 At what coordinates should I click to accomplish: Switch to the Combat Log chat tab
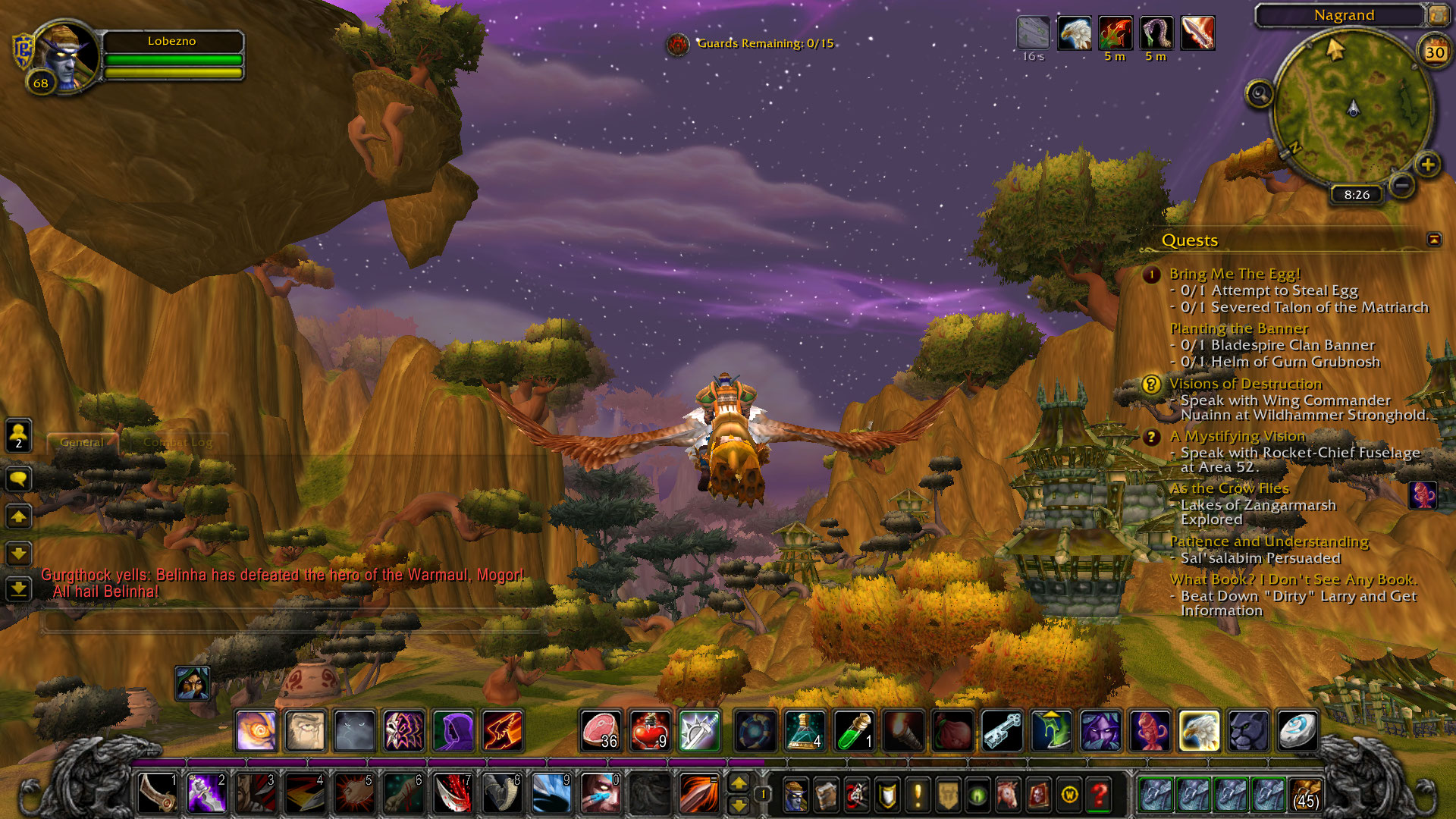(x=177, y=442)
